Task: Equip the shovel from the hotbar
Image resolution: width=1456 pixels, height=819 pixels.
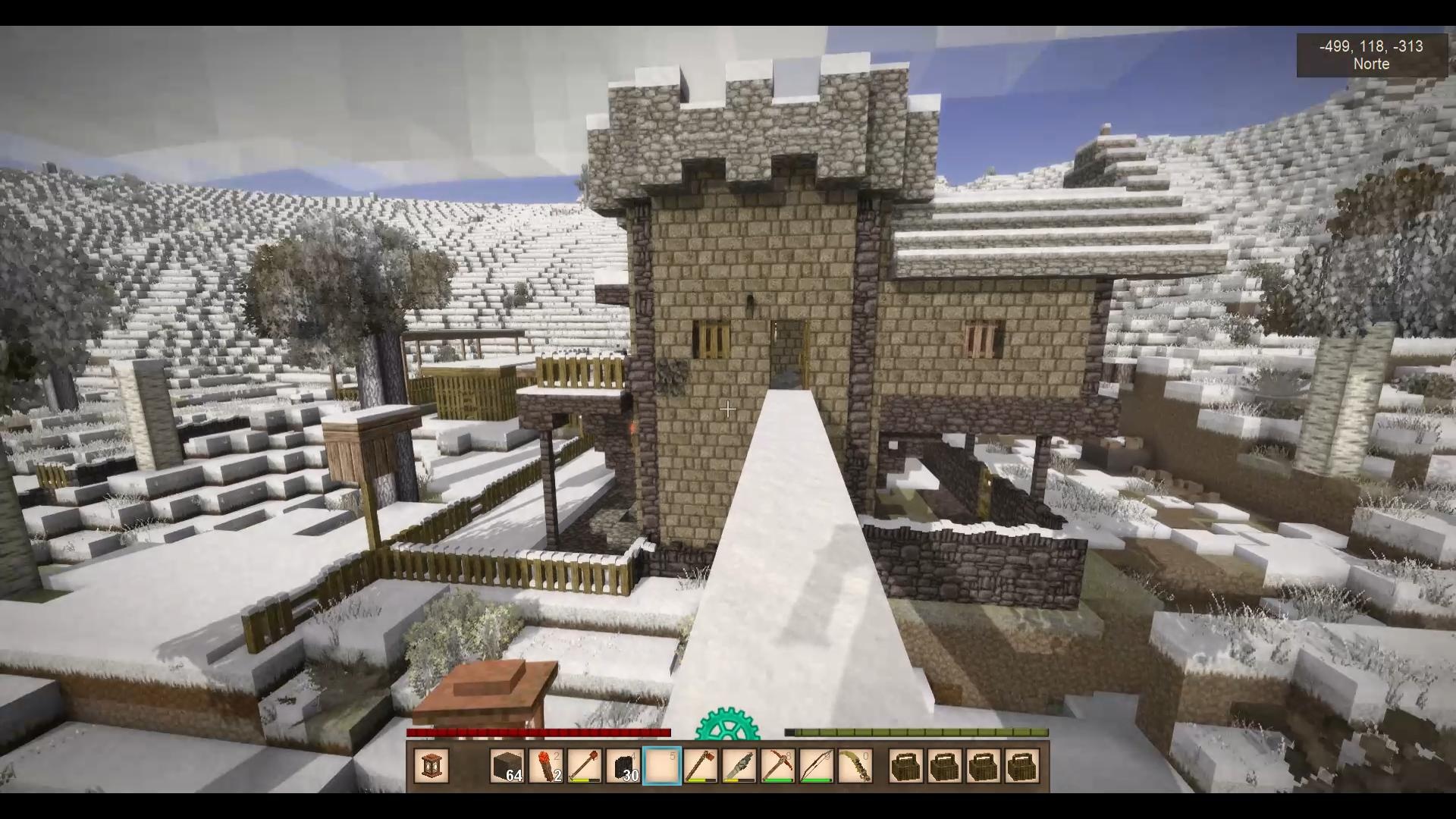Action: click(x=584, y=766)
